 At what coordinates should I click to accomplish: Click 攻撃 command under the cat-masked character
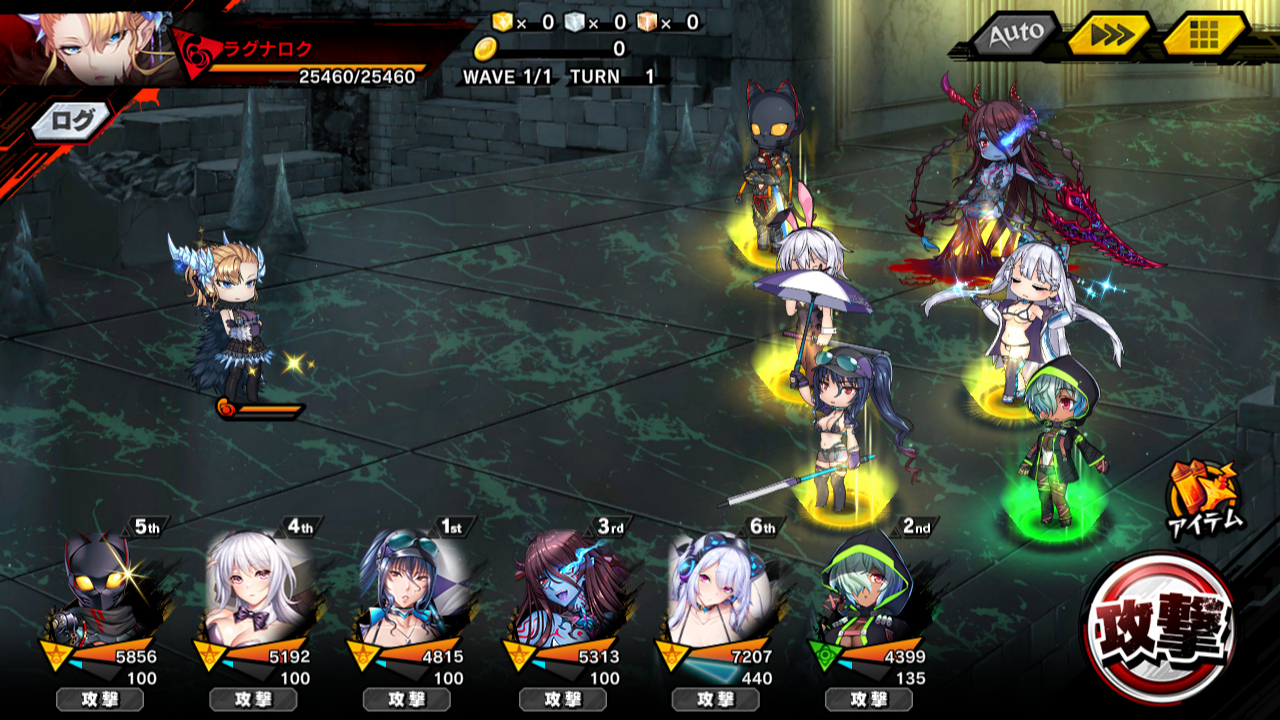[100, 699]
